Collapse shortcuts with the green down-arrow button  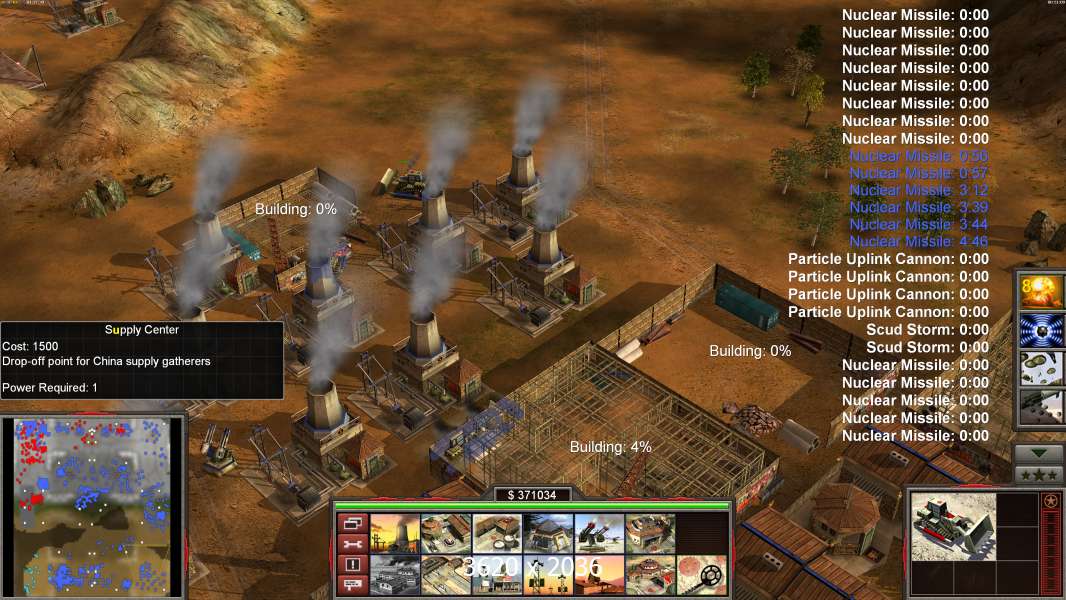[x=1038, y=453]
